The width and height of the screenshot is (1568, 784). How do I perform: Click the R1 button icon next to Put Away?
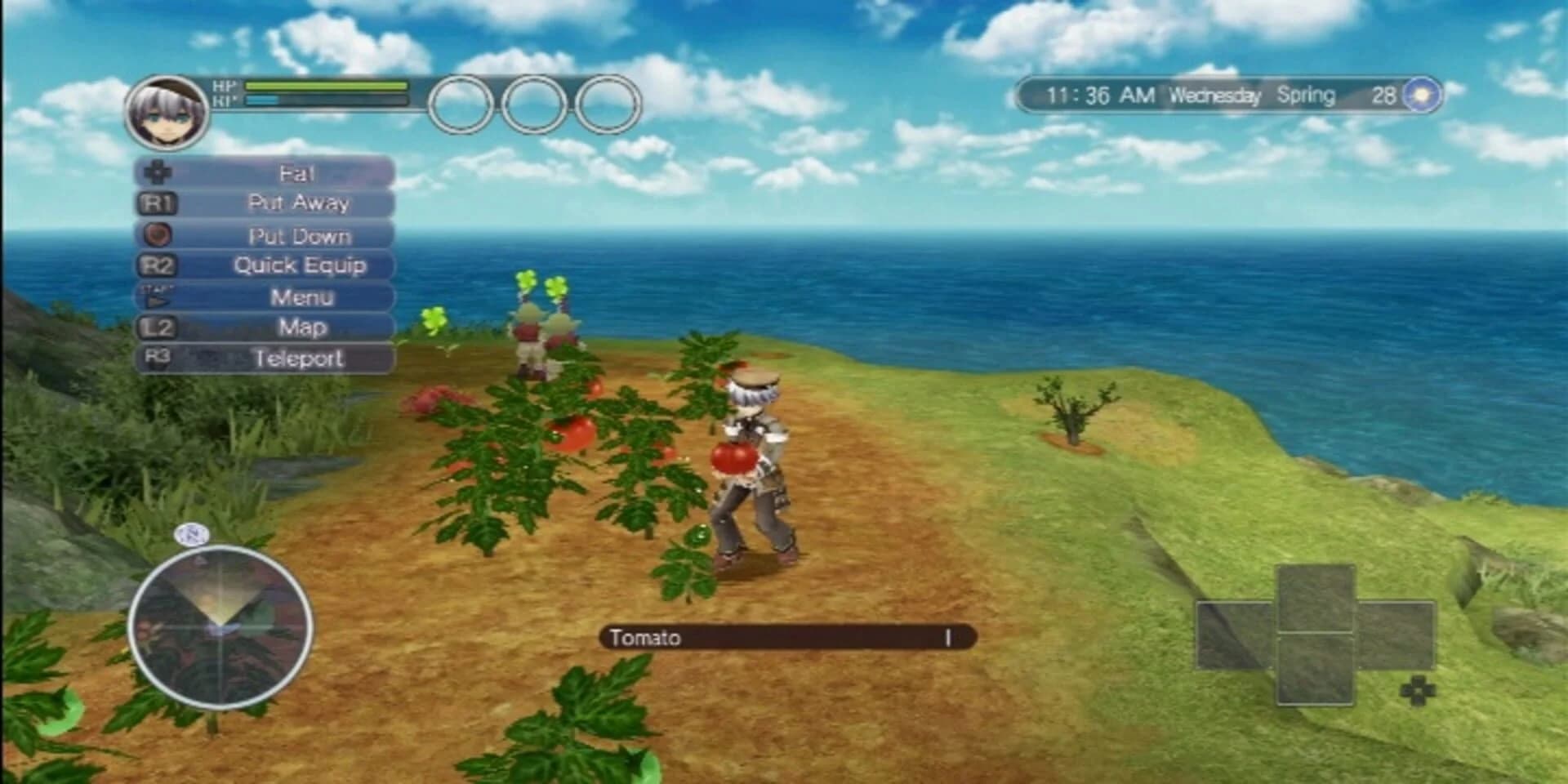pos(158,203)
